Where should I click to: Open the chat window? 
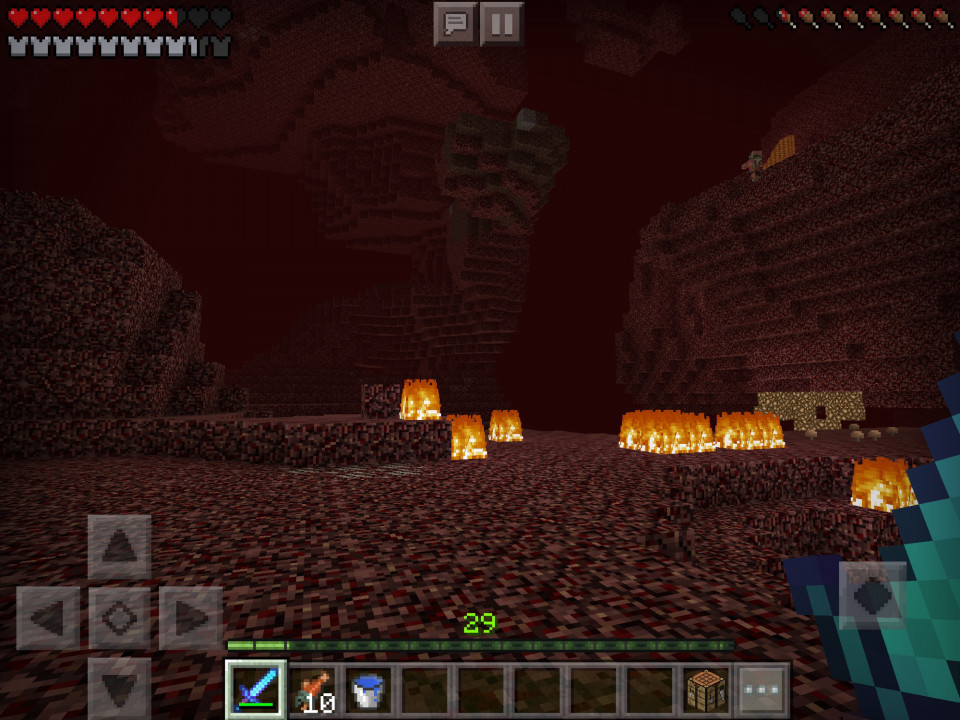click(455, 23)
